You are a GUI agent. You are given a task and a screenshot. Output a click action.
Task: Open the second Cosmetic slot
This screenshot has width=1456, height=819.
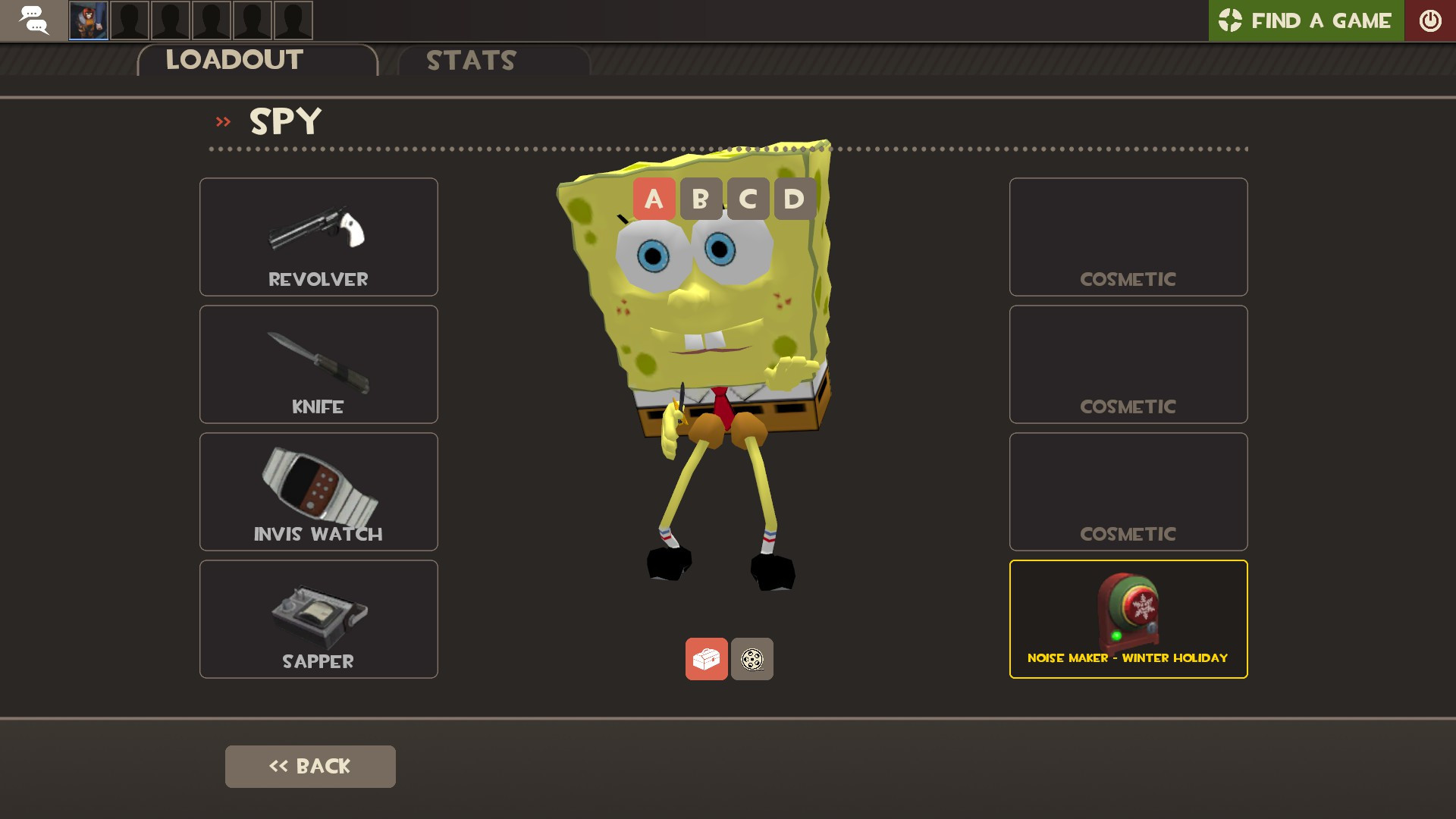point(1128,364)
